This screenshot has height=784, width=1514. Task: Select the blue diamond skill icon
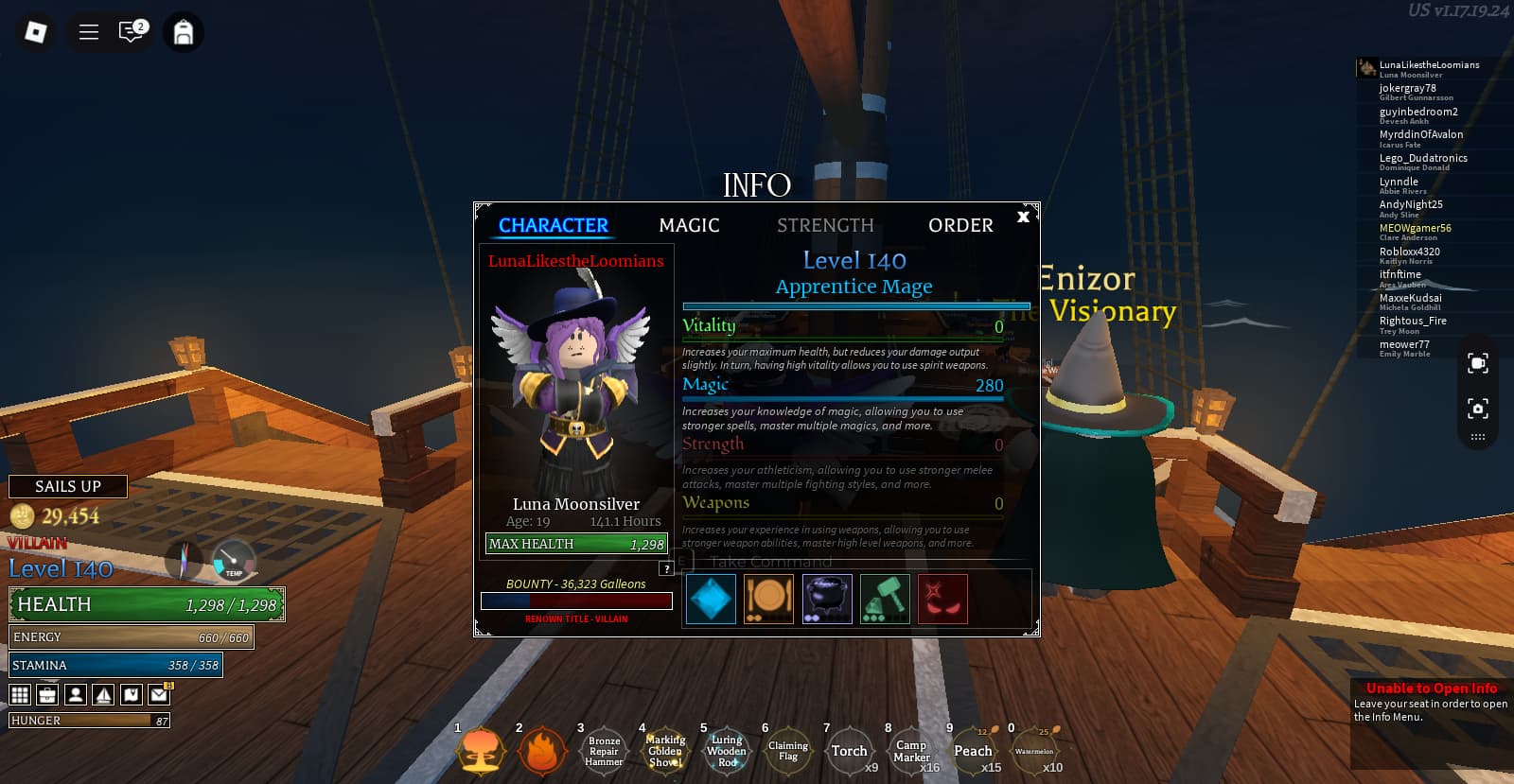tap(711, 599)
